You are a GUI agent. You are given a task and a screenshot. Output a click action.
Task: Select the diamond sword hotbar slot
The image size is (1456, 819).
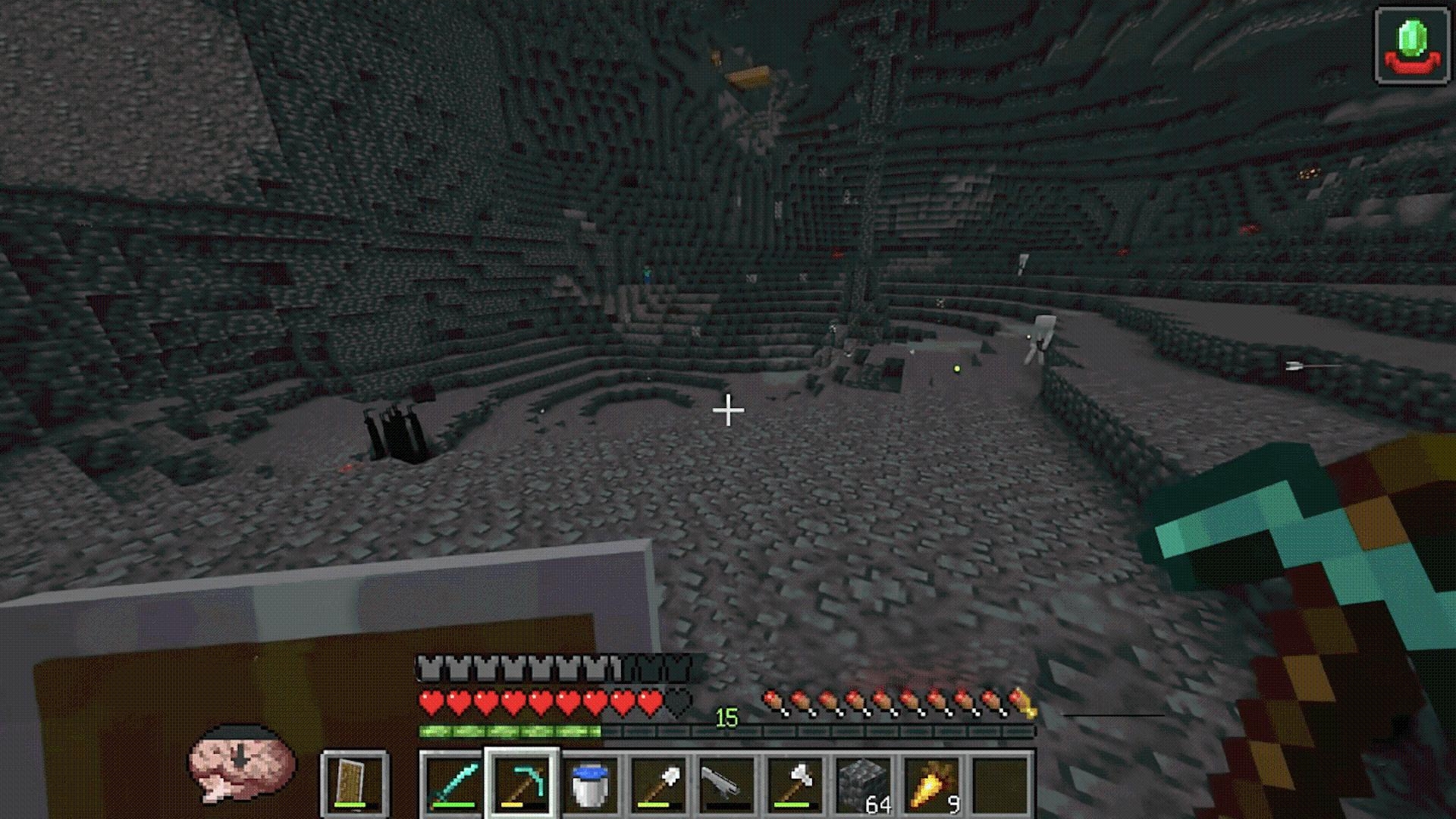point(453,785)
